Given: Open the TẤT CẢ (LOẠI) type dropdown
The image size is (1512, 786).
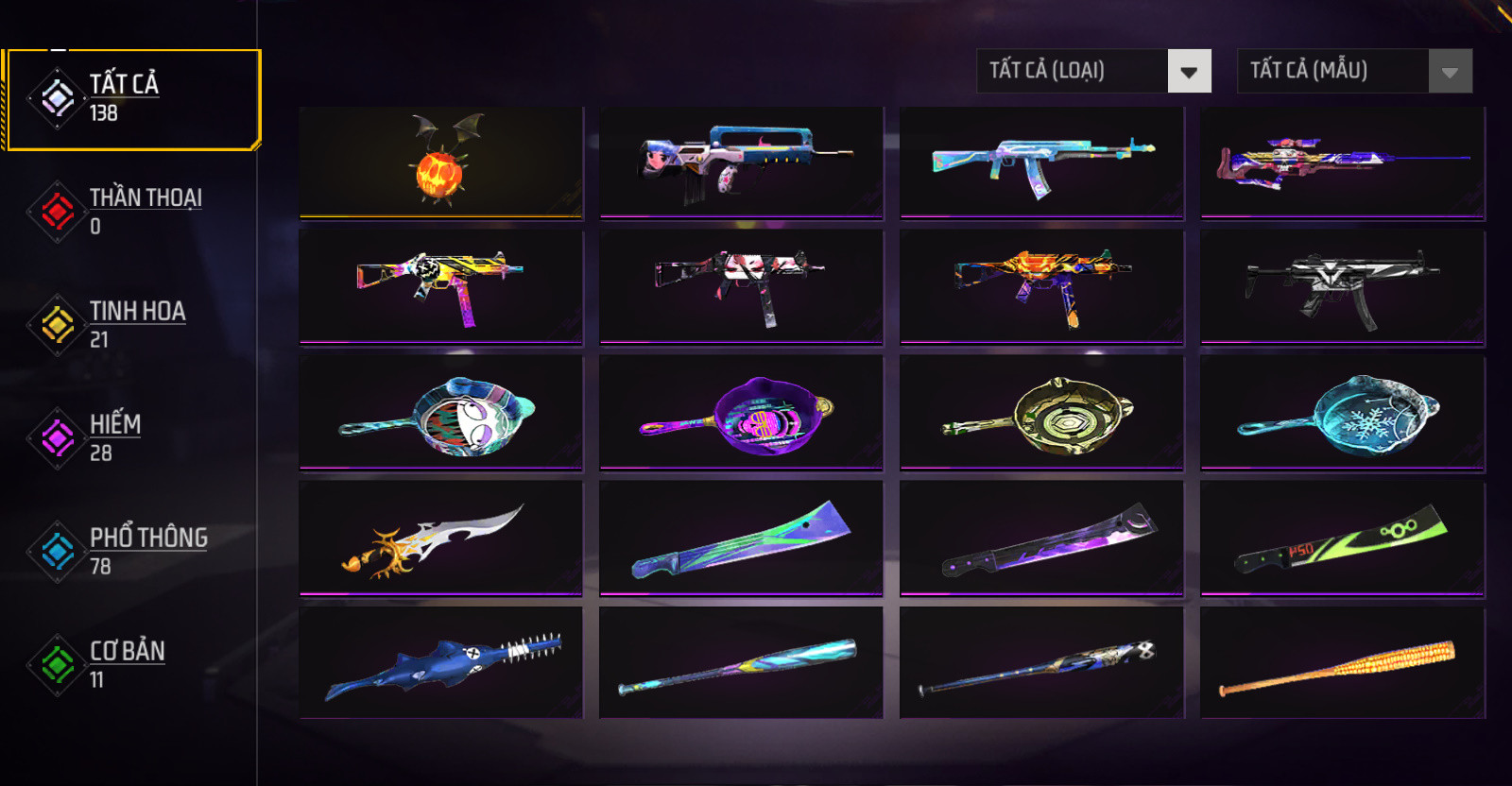Looking at the screenshot, I should tap(1093, 71).
